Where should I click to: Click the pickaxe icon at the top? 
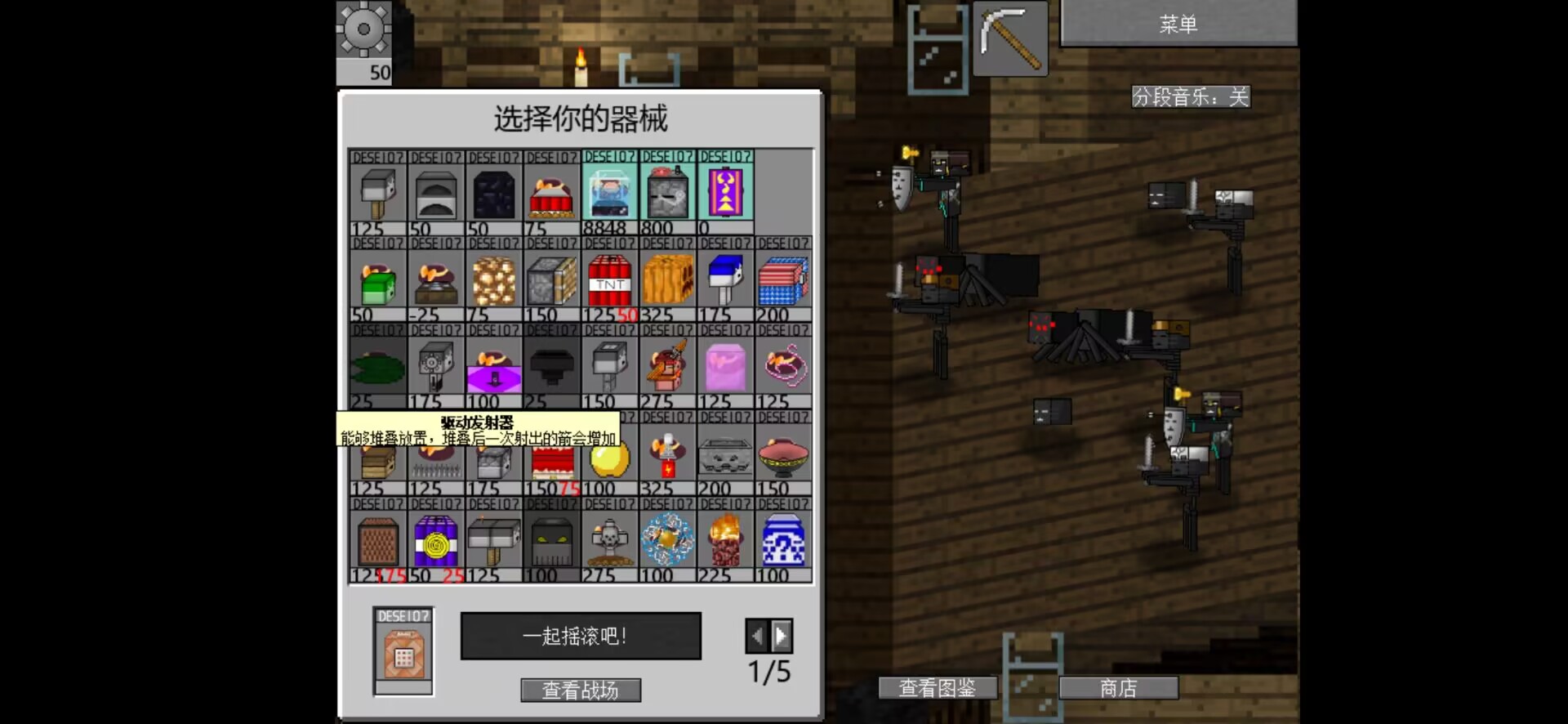point(1011,38)
